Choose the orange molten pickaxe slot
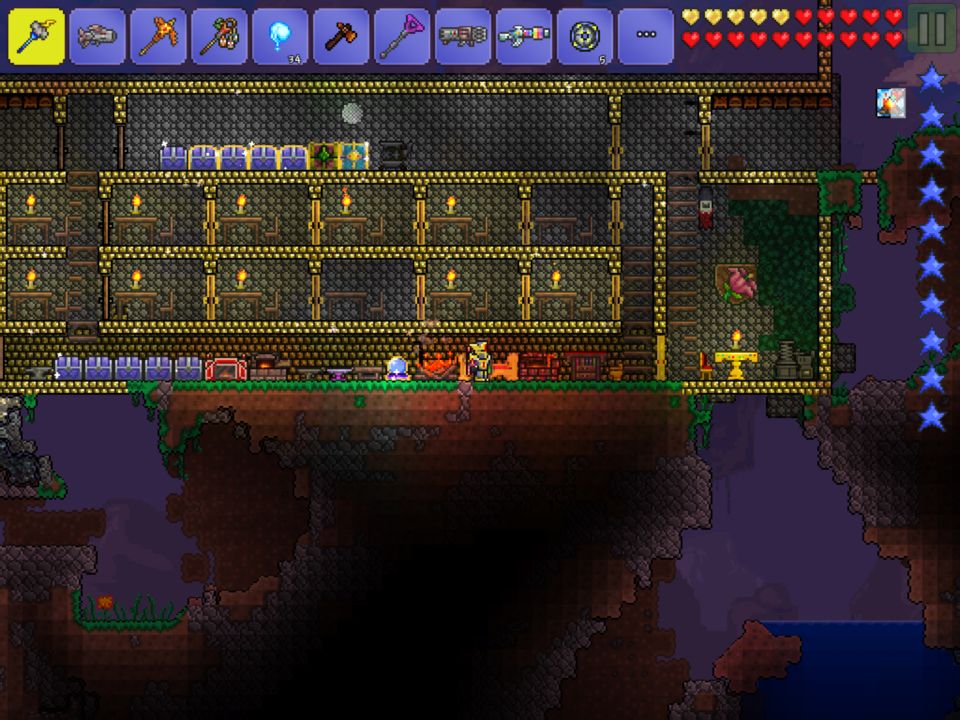 click(159, 37)
